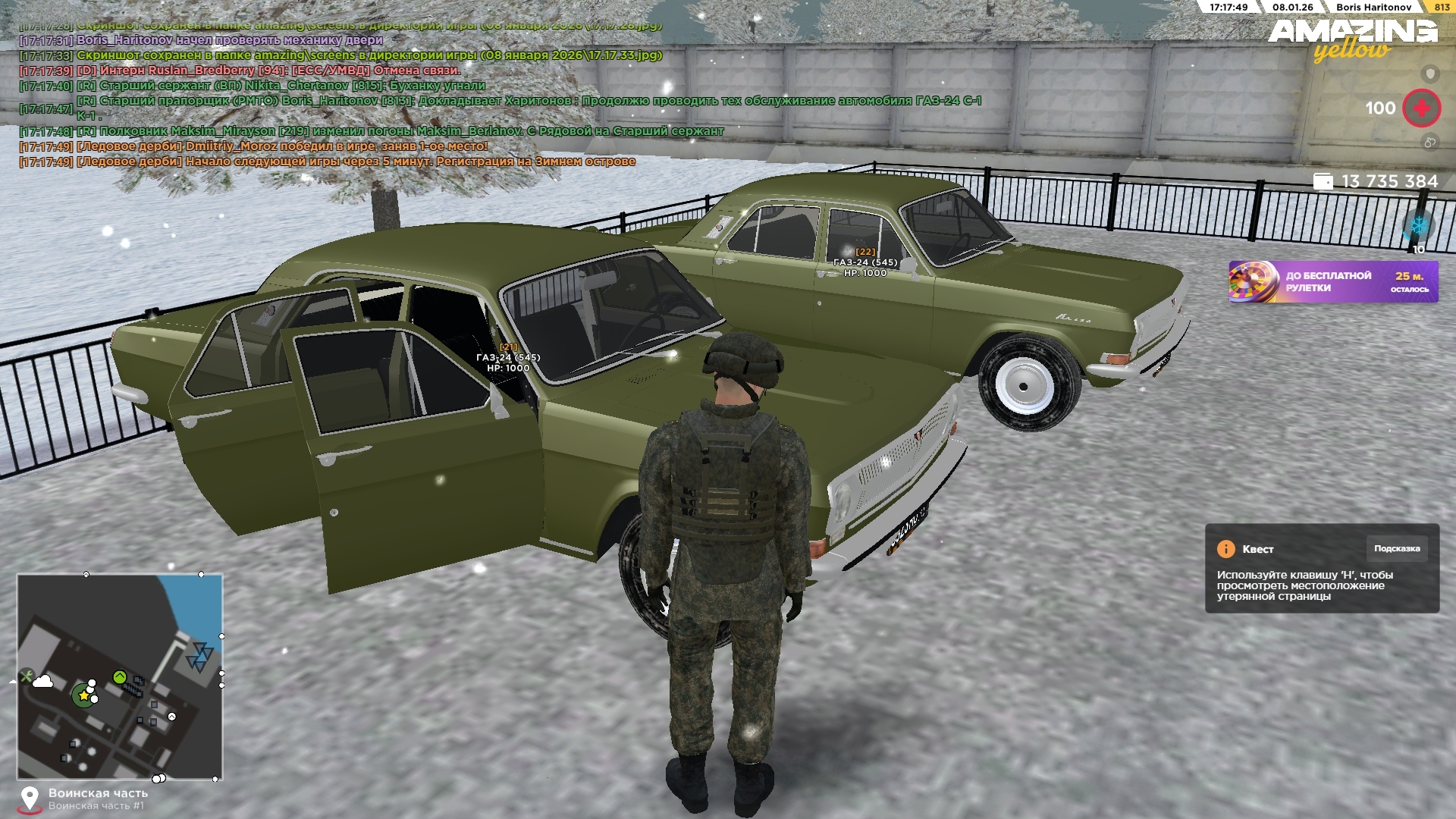This screenshot has height=819, width=1456.
Task: Click the green arrow marker on minimap
Action: coord(119,676)
